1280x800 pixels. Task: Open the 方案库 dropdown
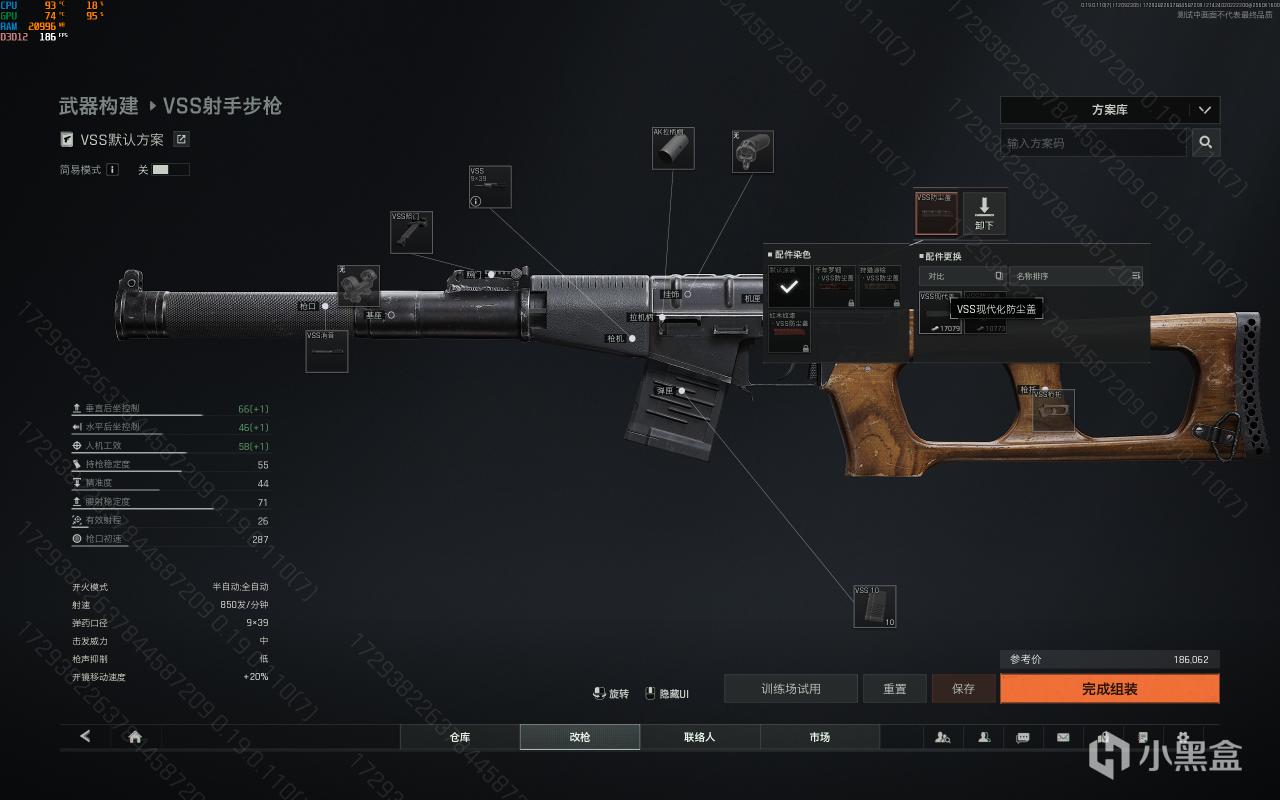[x=1110, y=110]
